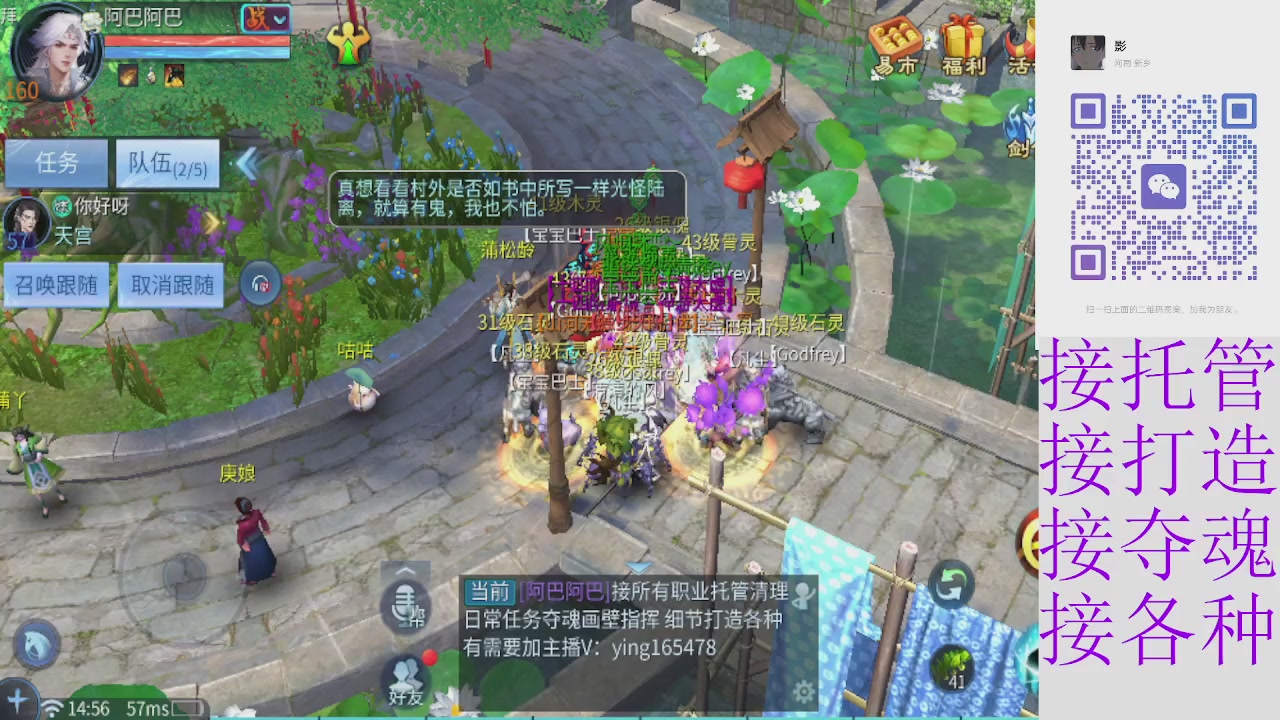Toggle the headphone voice channel icon
1280x720 pixels.
(262, 283)
